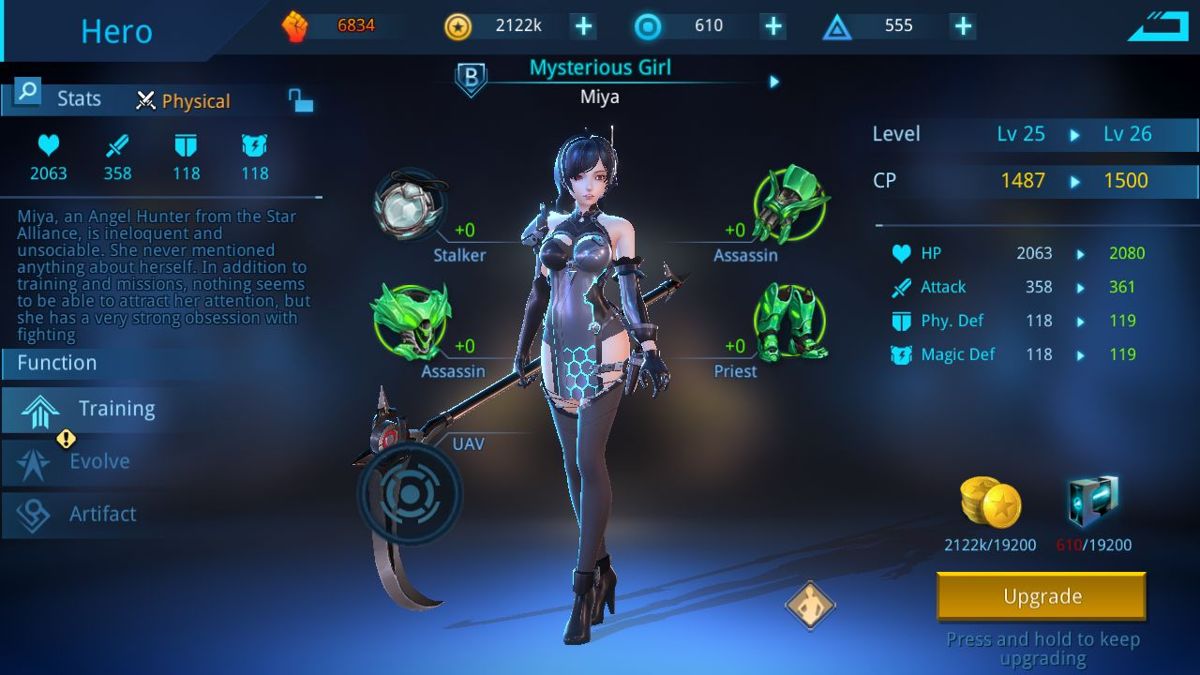Select the green Priest boots slot
This screenshot has height=675, width=1200.
(x=790, y=320)
